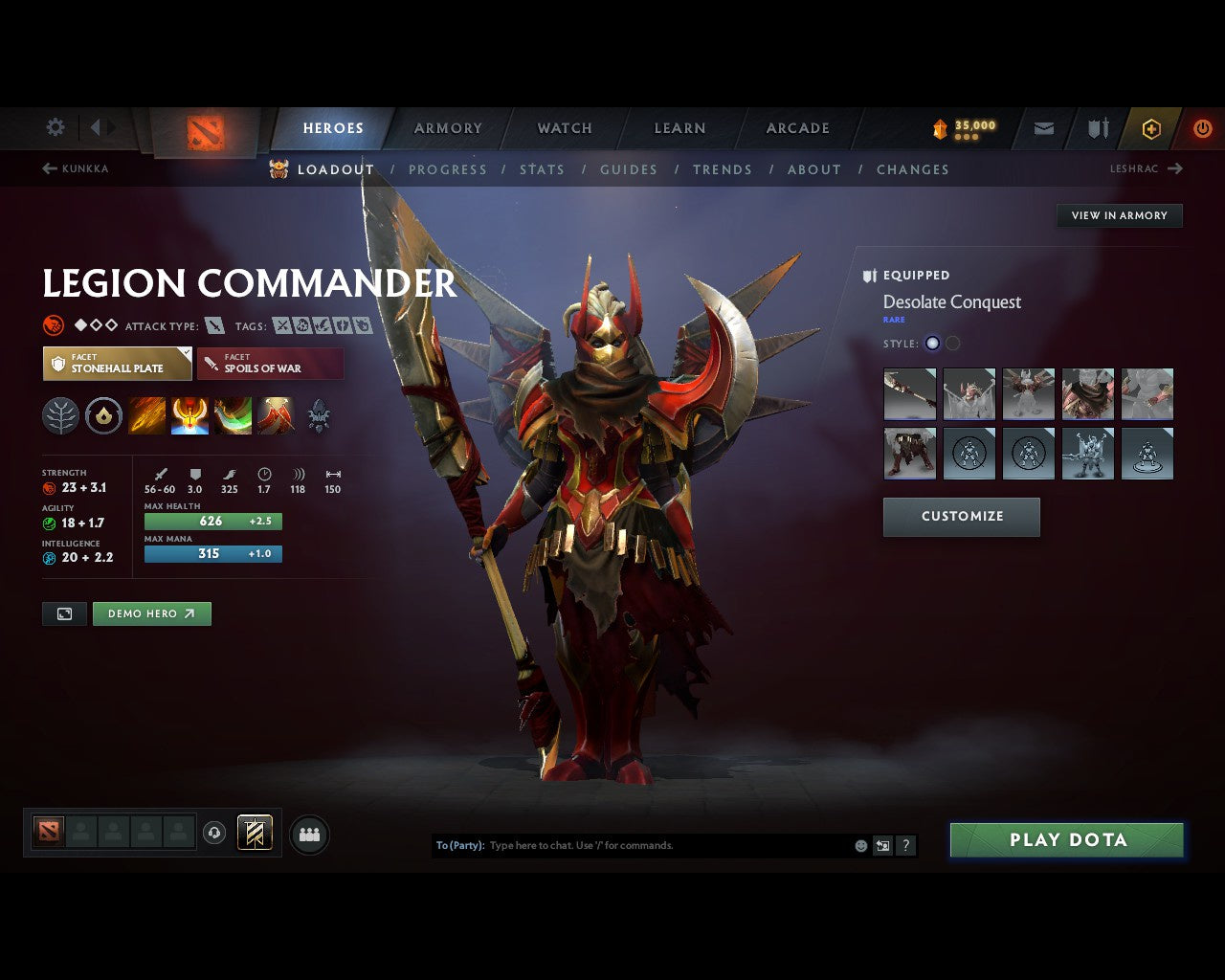Select the second style radio button
Image resolution: width=1225 pixels, height=980 pixels.
pyautogui.click(x=952, y=343)
